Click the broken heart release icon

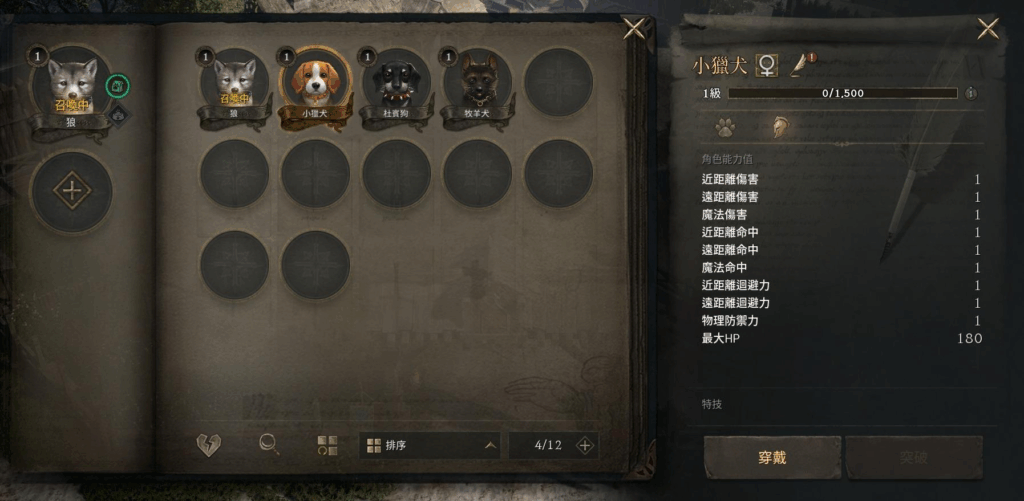pos(208,445)
